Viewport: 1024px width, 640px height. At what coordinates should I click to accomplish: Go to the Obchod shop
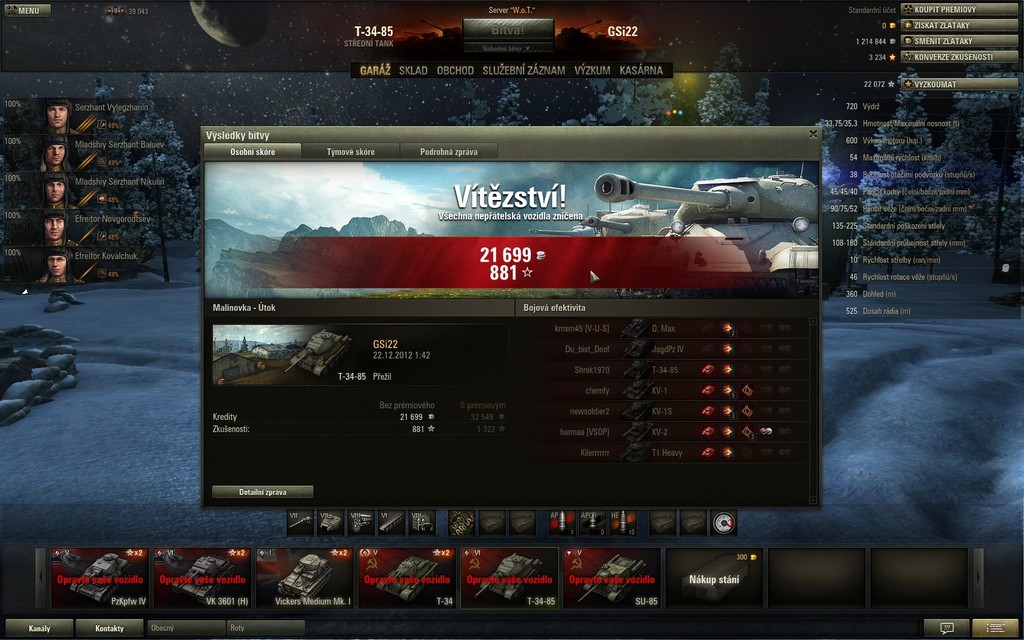(455, 71)
